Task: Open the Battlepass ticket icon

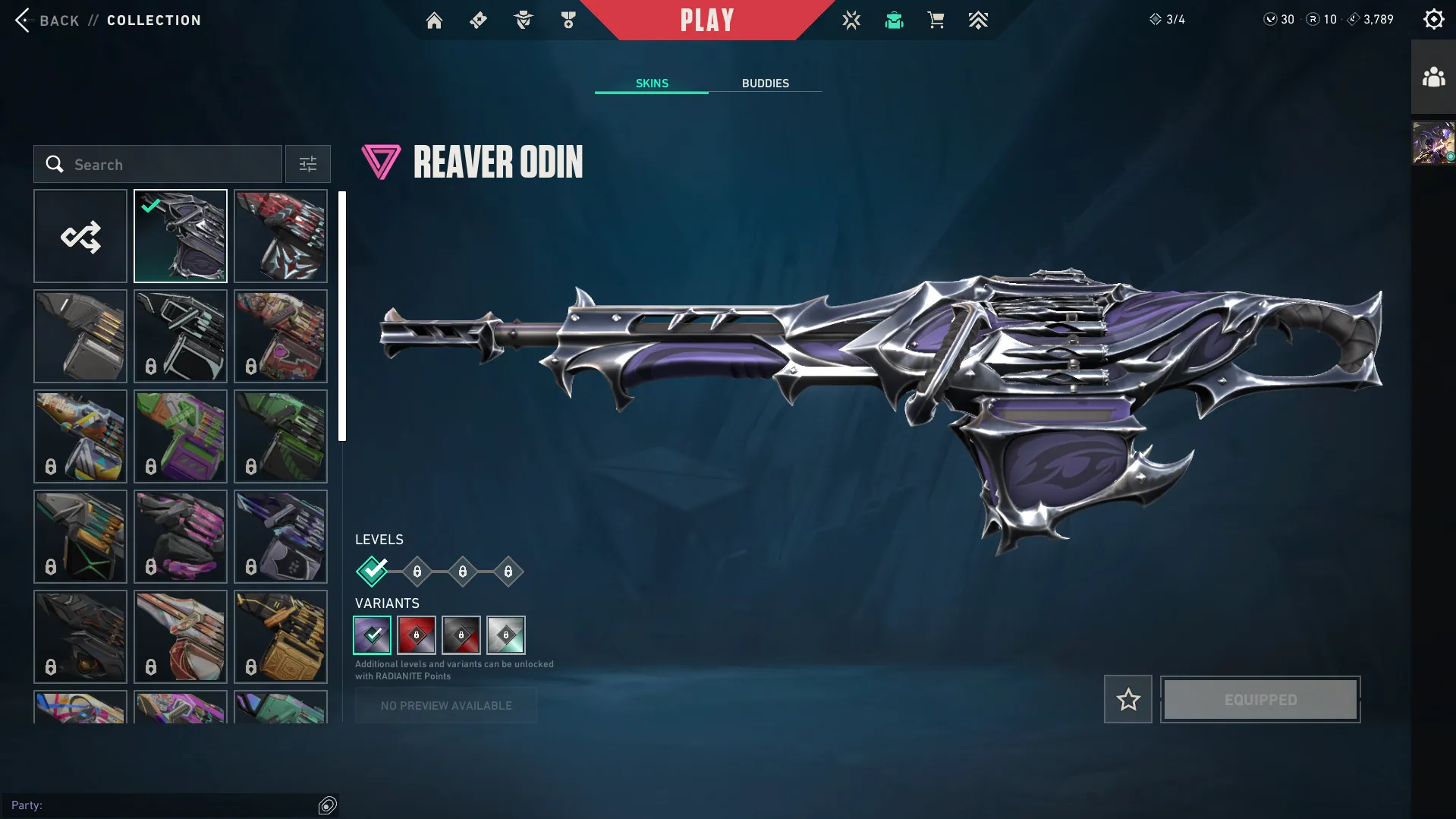Action: point(478,20)
